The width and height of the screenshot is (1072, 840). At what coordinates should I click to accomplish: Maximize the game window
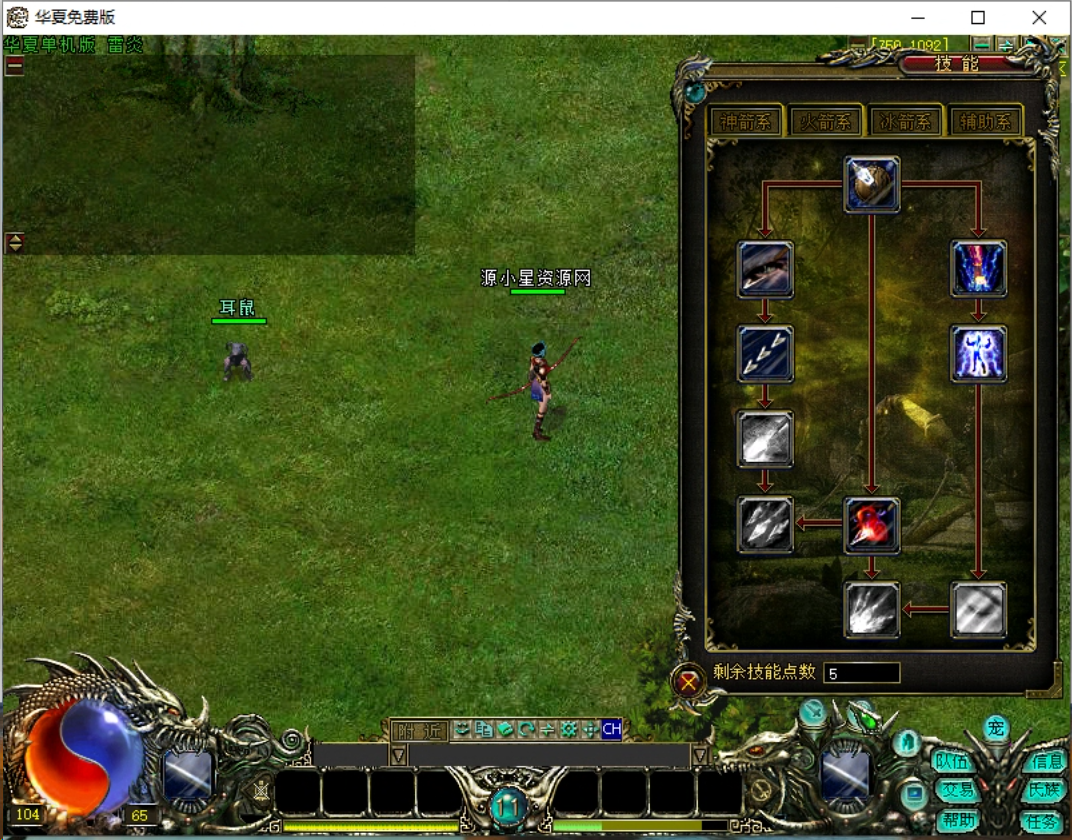978,17
